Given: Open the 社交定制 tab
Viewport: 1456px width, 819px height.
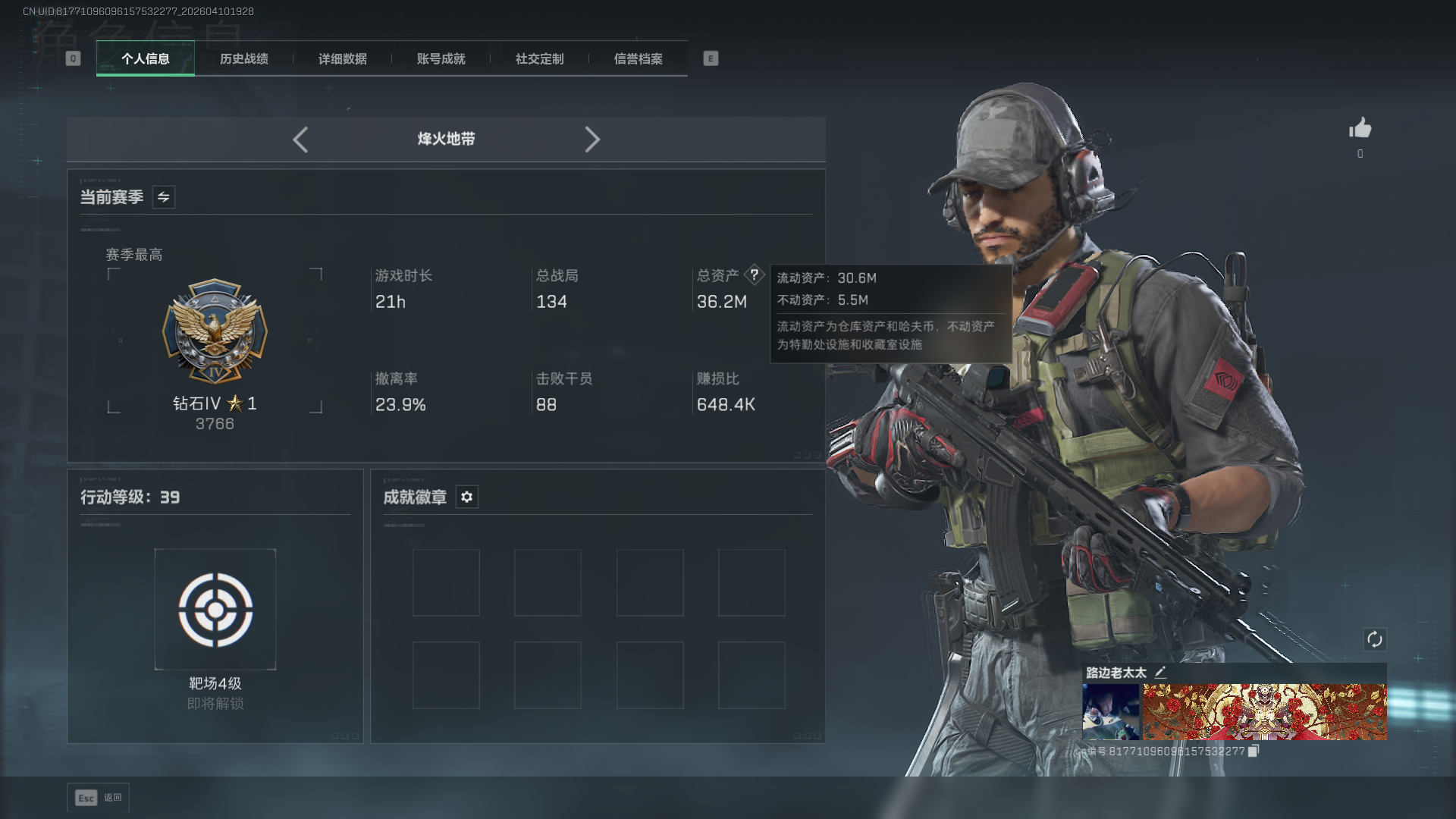Looking at the screenshot, I should click(539, 58).
